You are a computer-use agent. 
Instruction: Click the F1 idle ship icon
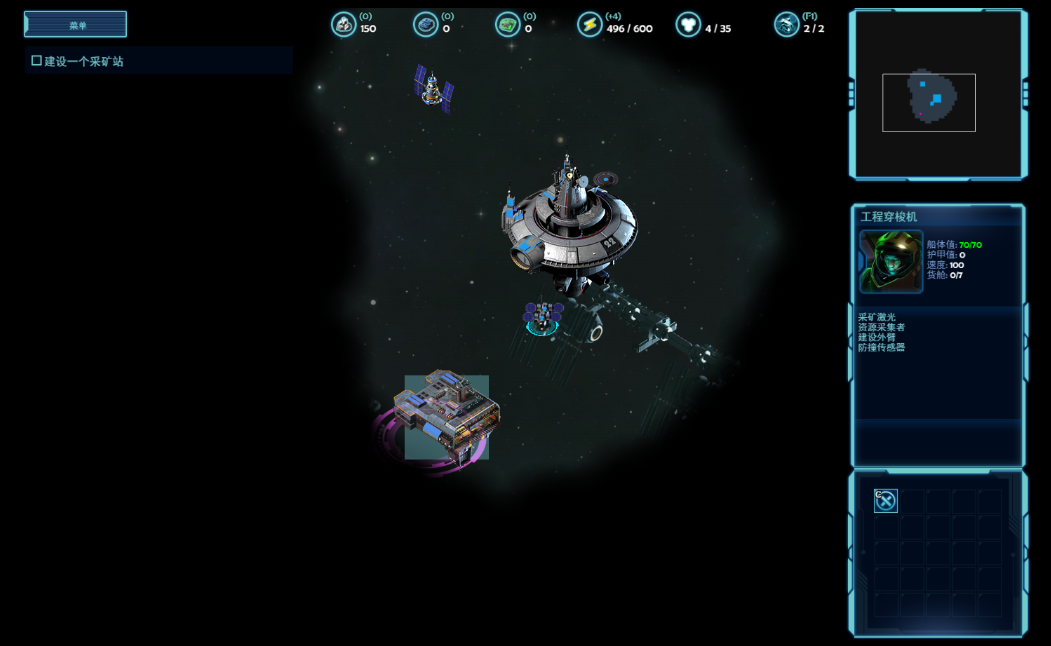pyautogui.click(x=787, y=25)
